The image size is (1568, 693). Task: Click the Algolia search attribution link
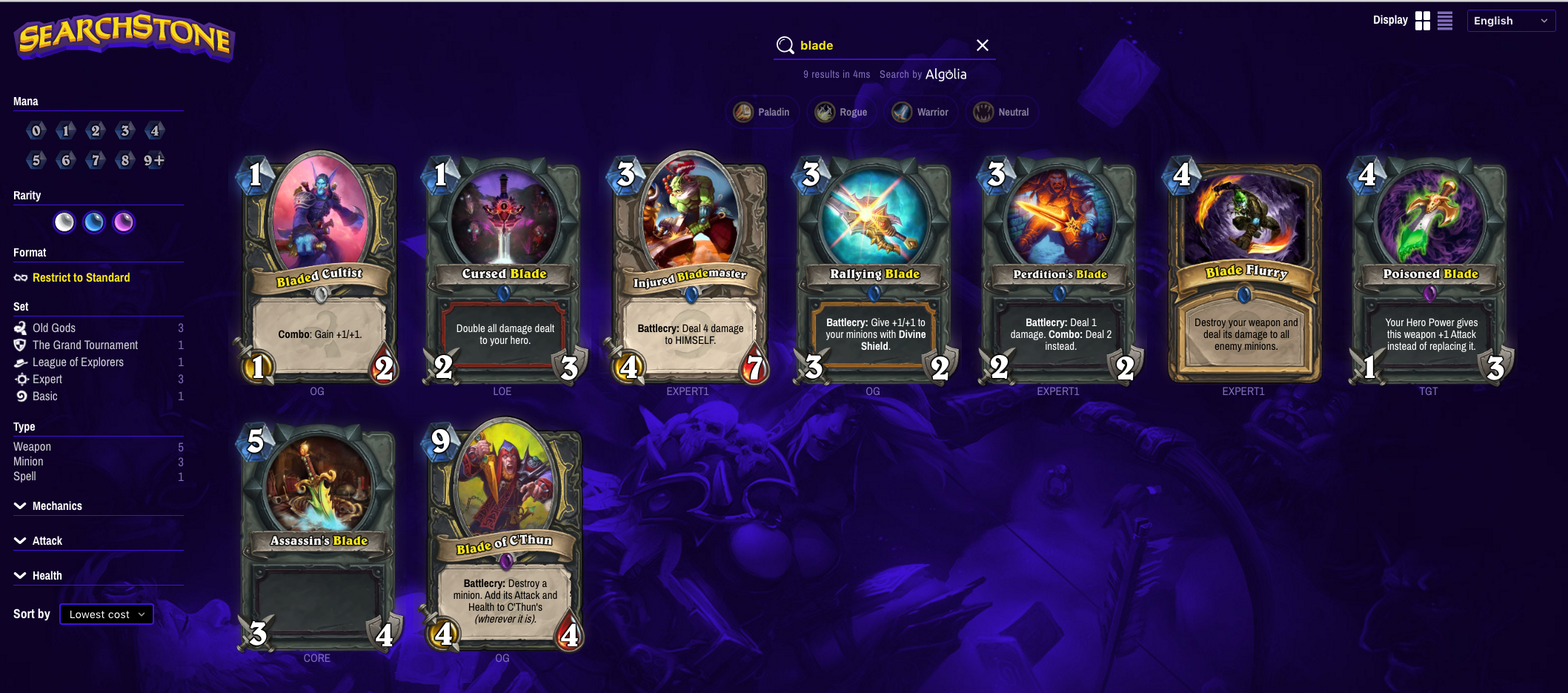point(946,74)
